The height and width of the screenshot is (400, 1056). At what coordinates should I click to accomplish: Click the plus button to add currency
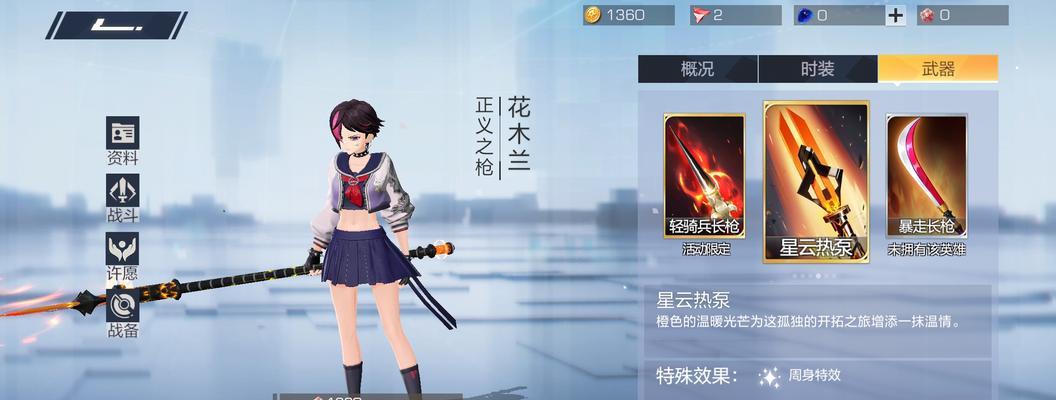[x=896, y=15]
